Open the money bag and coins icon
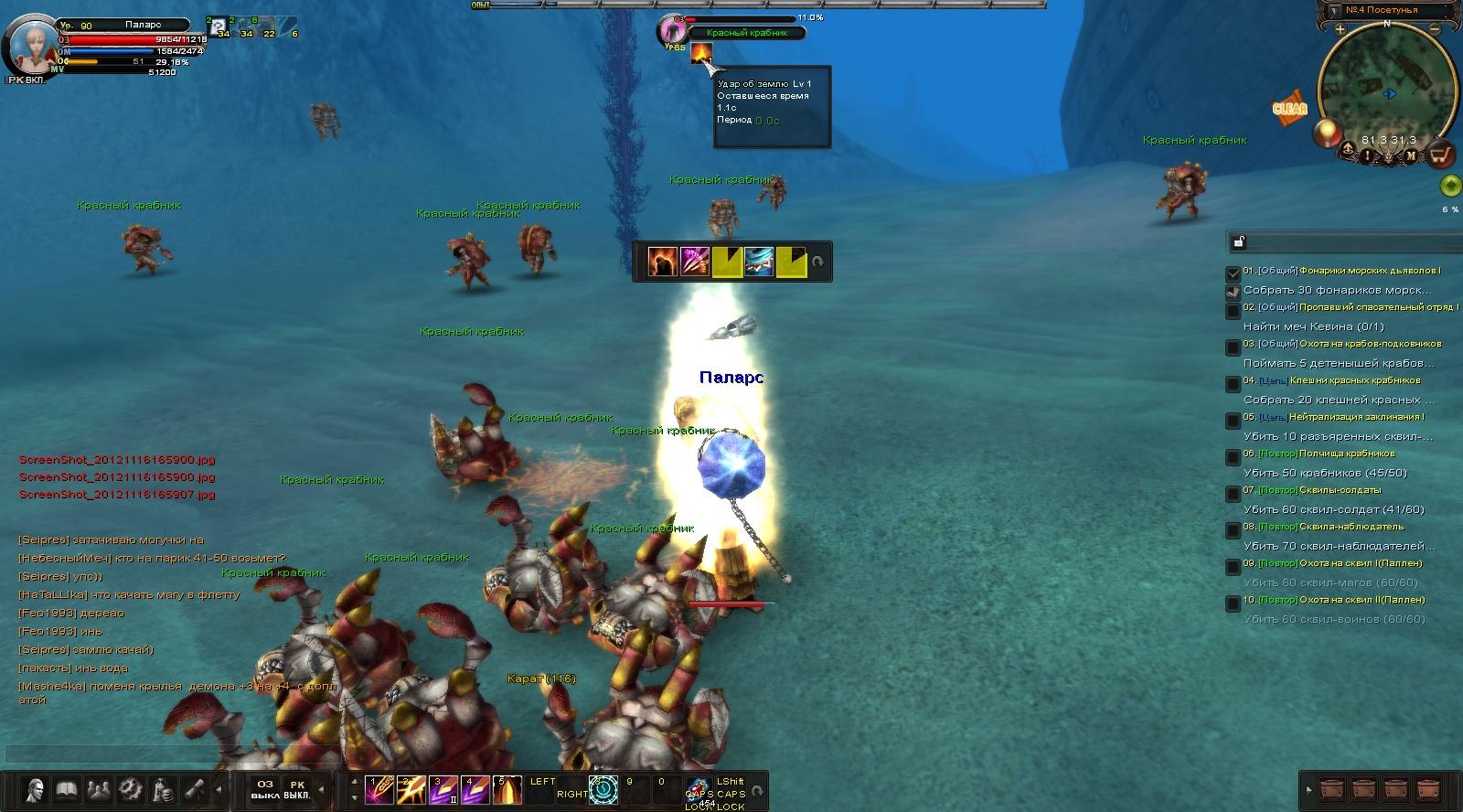Viewport: 1463px width, 812px height. click(x=162, y=788)
